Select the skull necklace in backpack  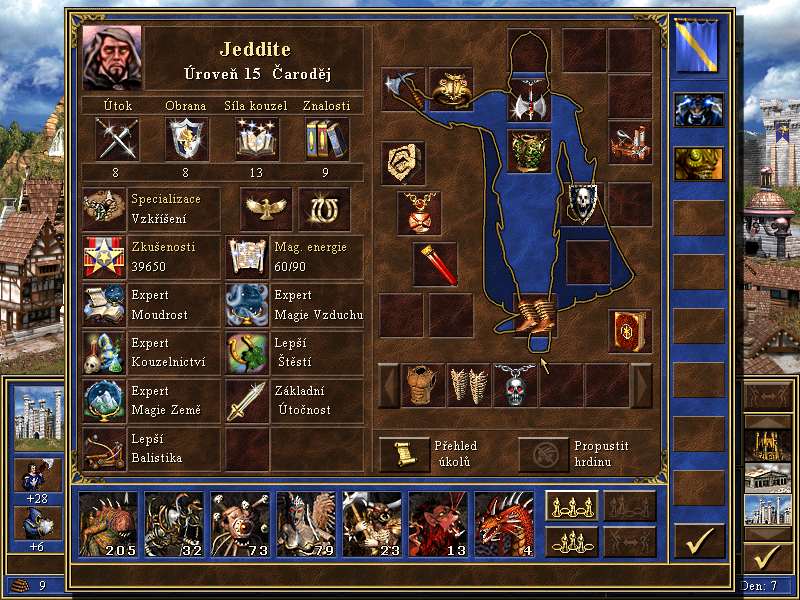point(514,385)
